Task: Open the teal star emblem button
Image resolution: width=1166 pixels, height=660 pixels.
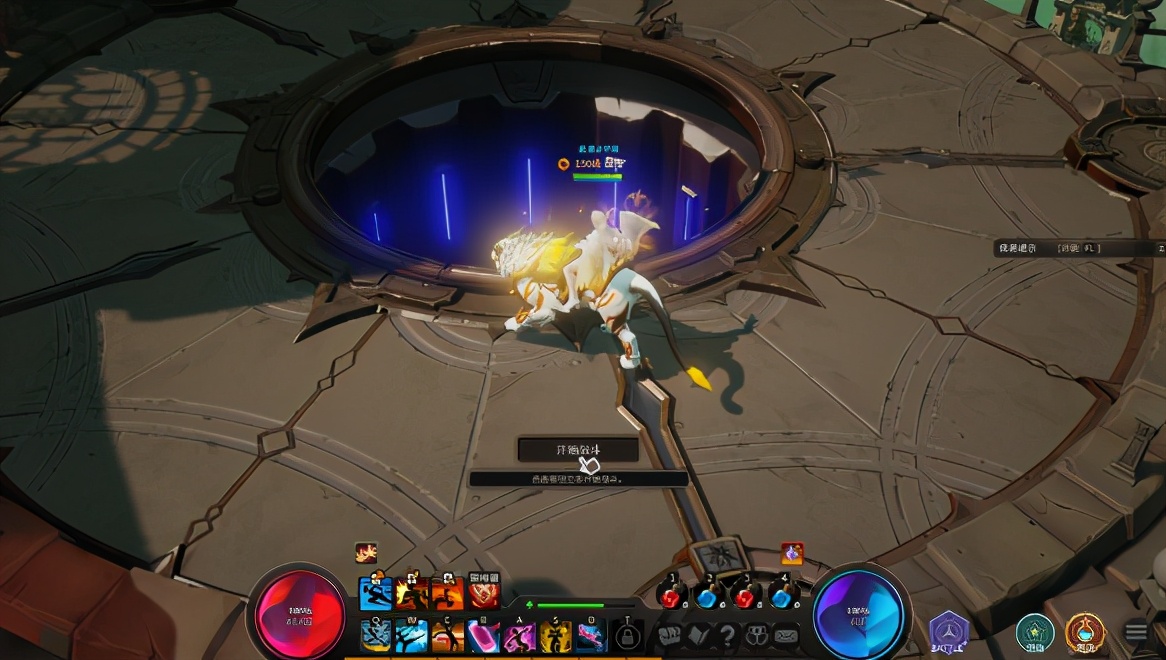Action: point(1034,631)
